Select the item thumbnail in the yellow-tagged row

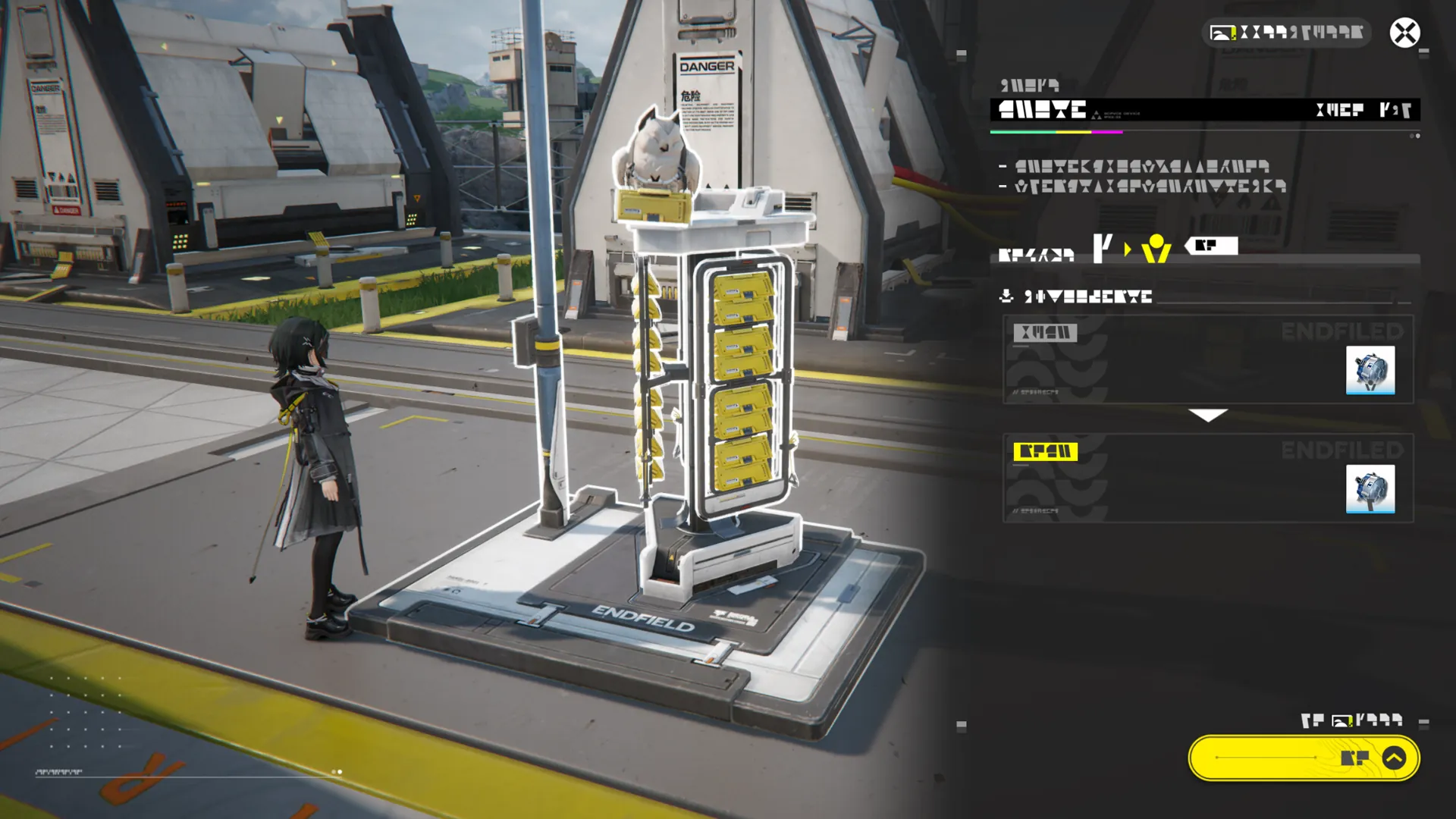[1370, 489]
